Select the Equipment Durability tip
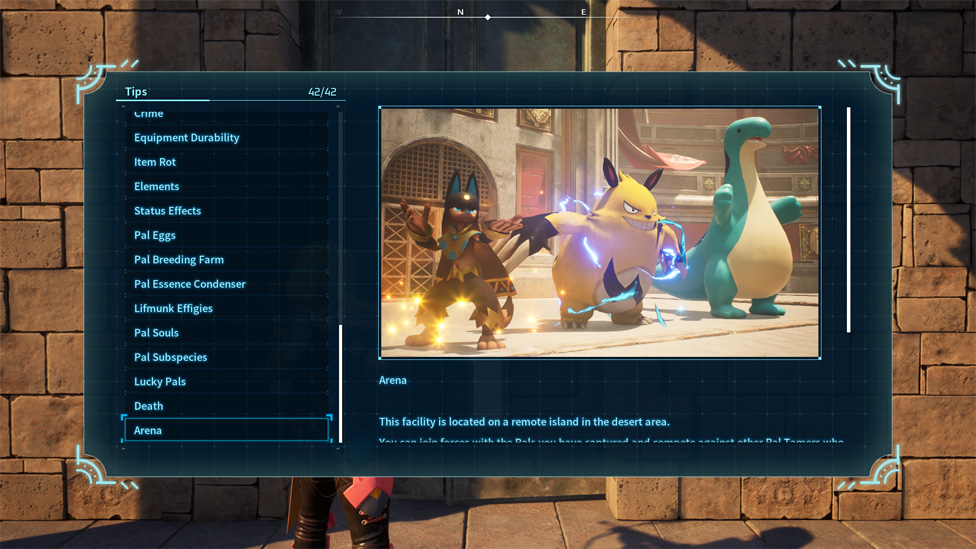The height and width of the screenshot is (549, 976). [x=187, y=138]
